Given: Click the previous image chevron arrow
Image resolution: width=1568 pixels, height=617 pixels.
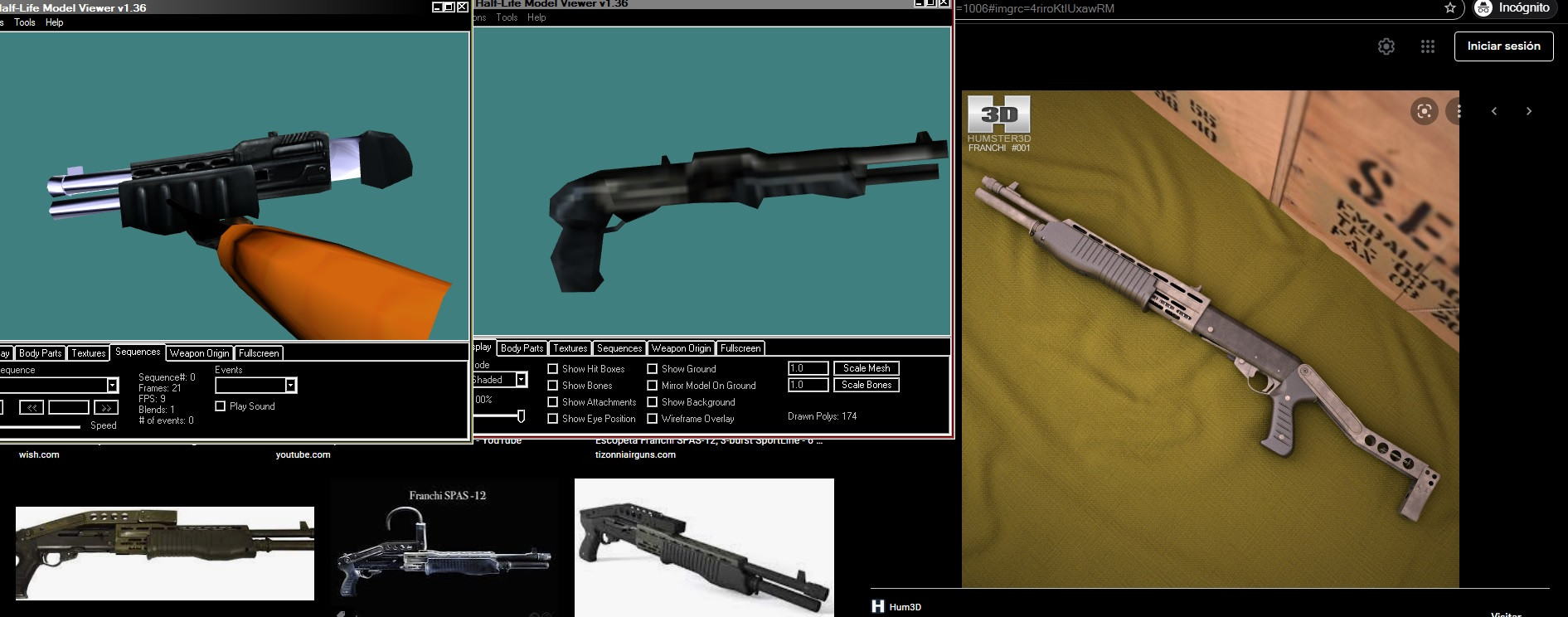Looking at the screenshot, I should pos(1494,110).
